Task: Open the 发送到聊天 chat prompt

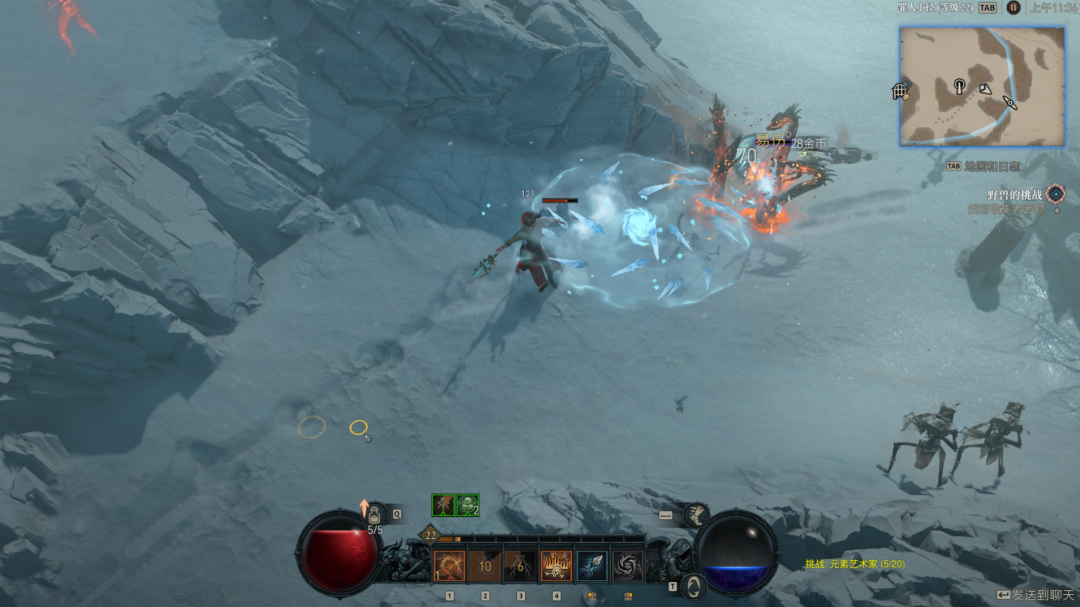Action: (x=1035, y=595)
